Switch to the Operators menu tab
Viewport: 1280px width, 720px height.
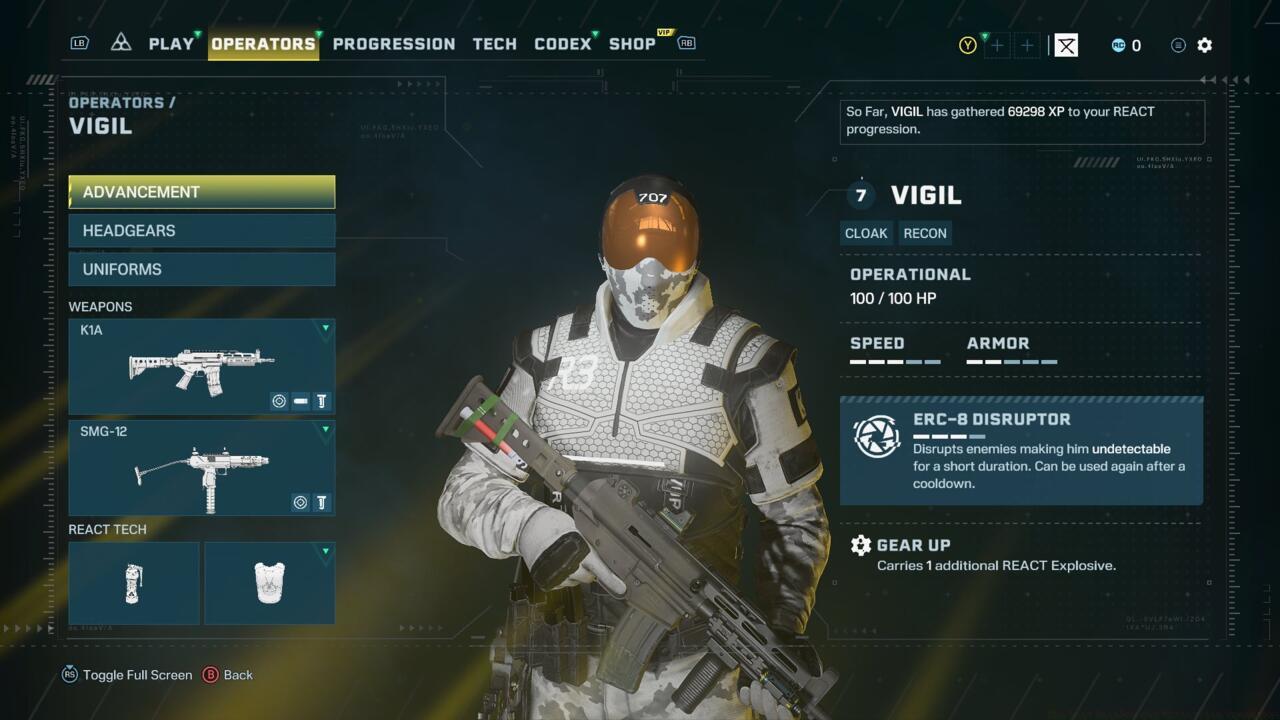(262, 43)
